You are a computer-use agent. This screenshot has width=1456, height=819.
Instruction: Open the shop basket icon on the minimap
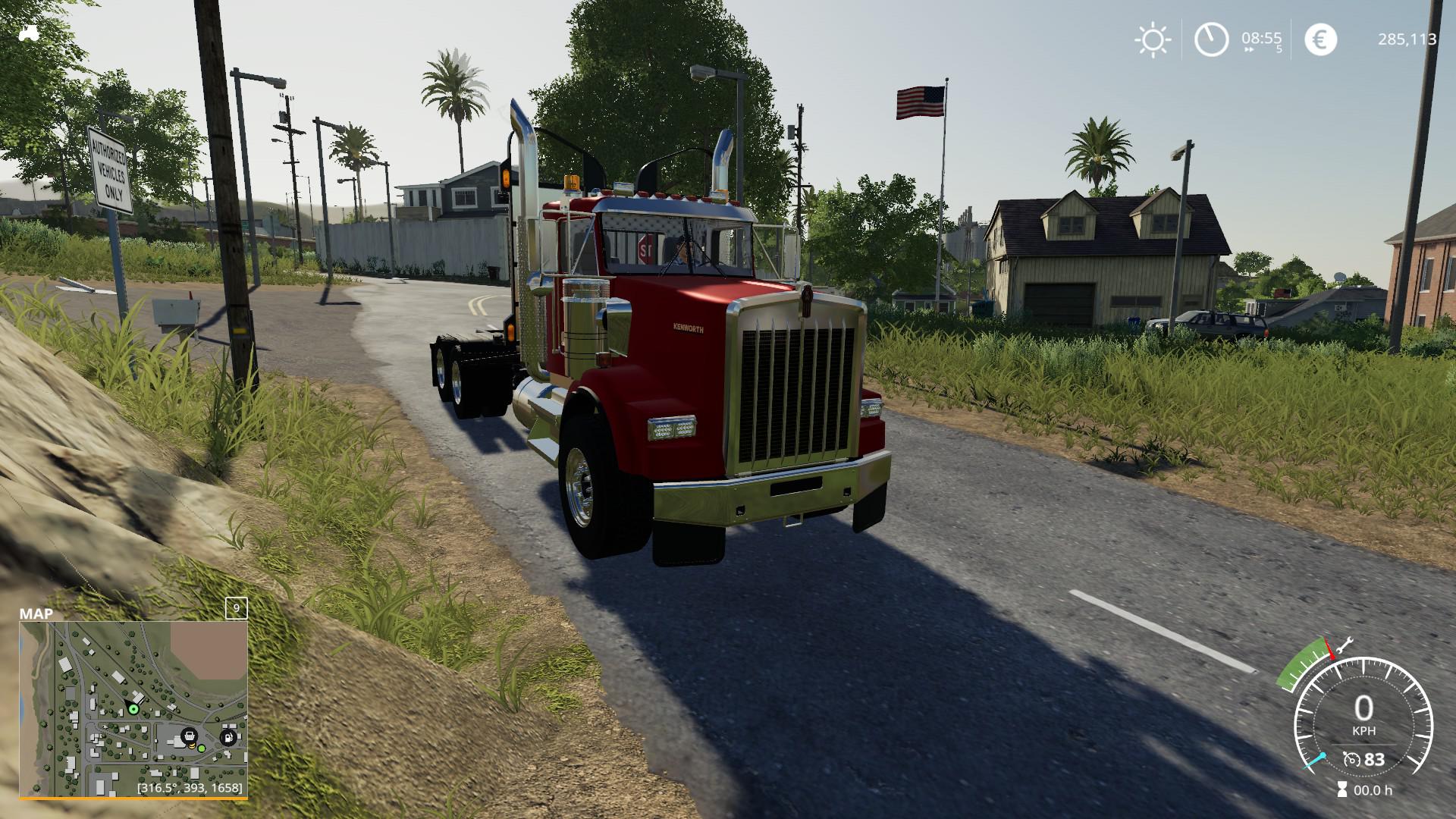pos(190,735)
